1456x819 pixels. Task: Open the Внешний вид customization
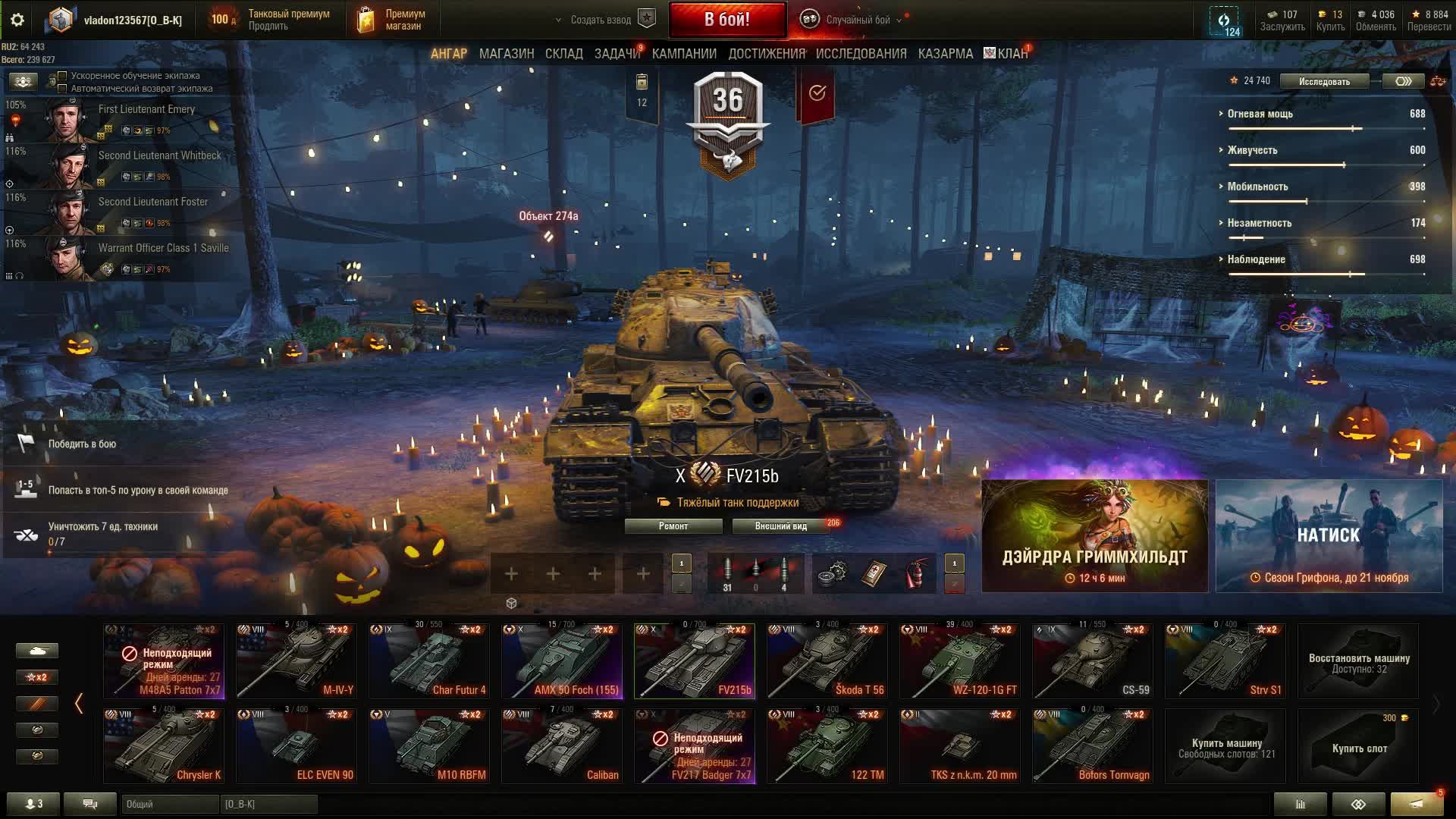[780, 526]
